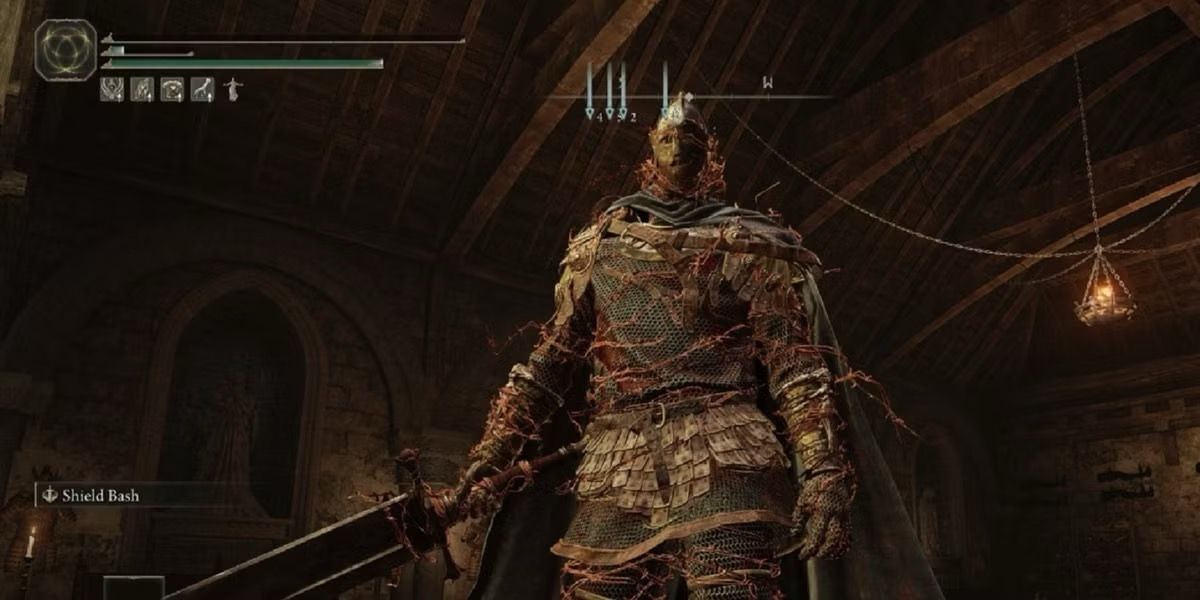Image resolution: width=1200 pixels, height=600 pixels.
Task: Select the glowing golden rings spell emblem
Action: point(66,50)
